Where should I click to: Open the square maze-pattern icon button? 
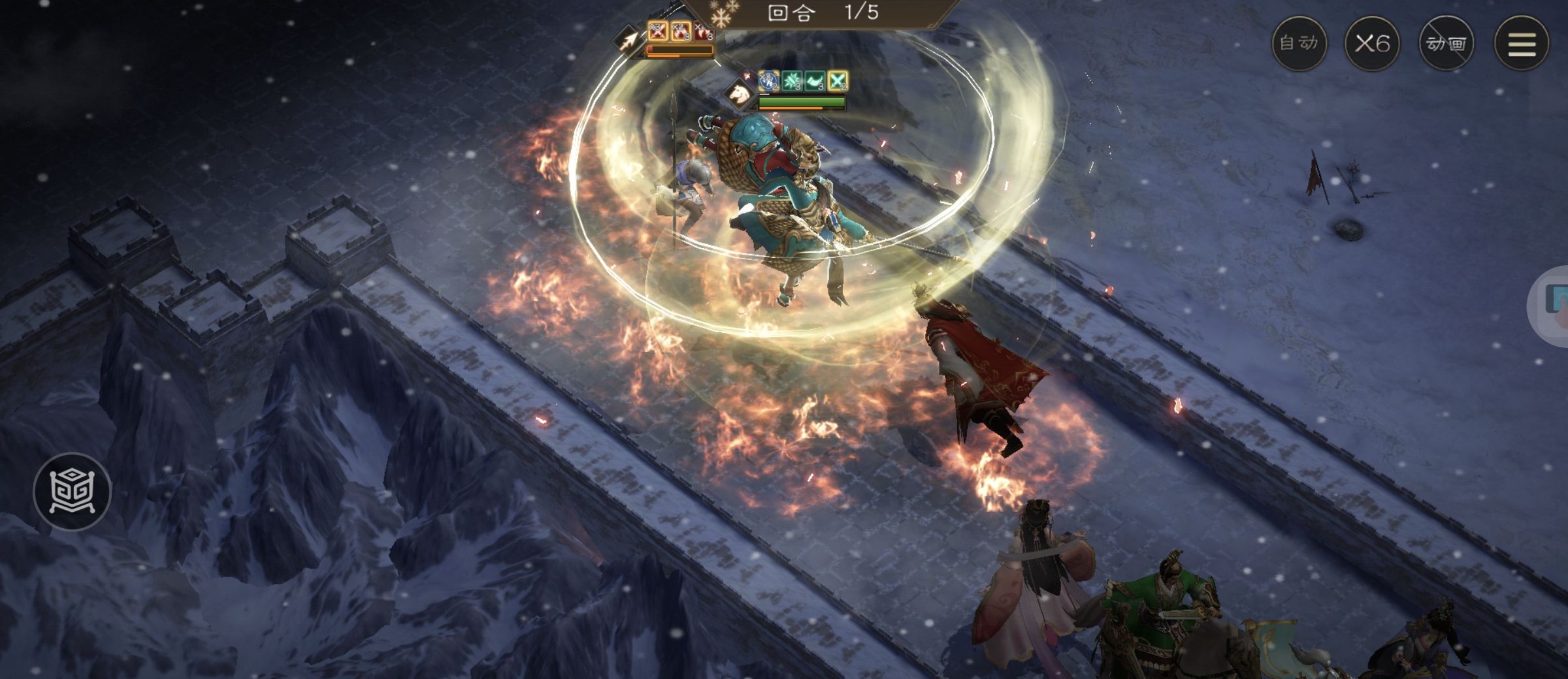[72, 491]
